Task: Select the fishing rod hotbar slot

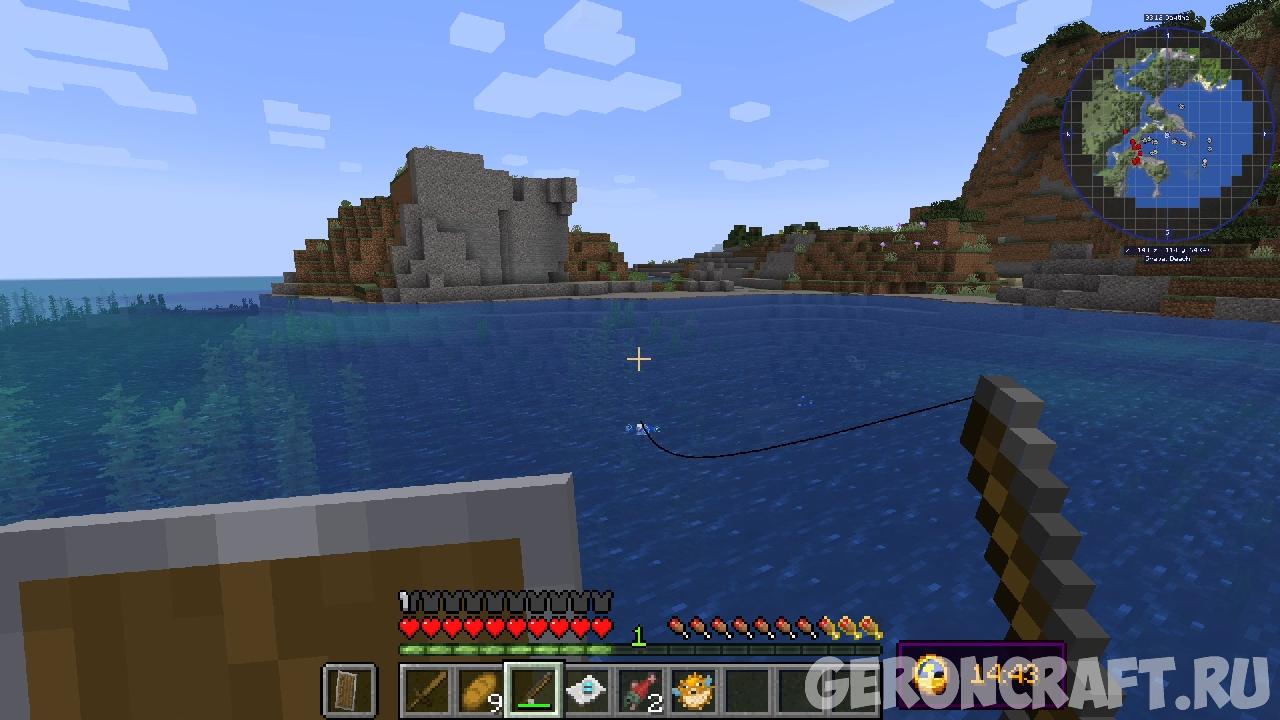Action: pyautogui.click(x=533, y=690)
